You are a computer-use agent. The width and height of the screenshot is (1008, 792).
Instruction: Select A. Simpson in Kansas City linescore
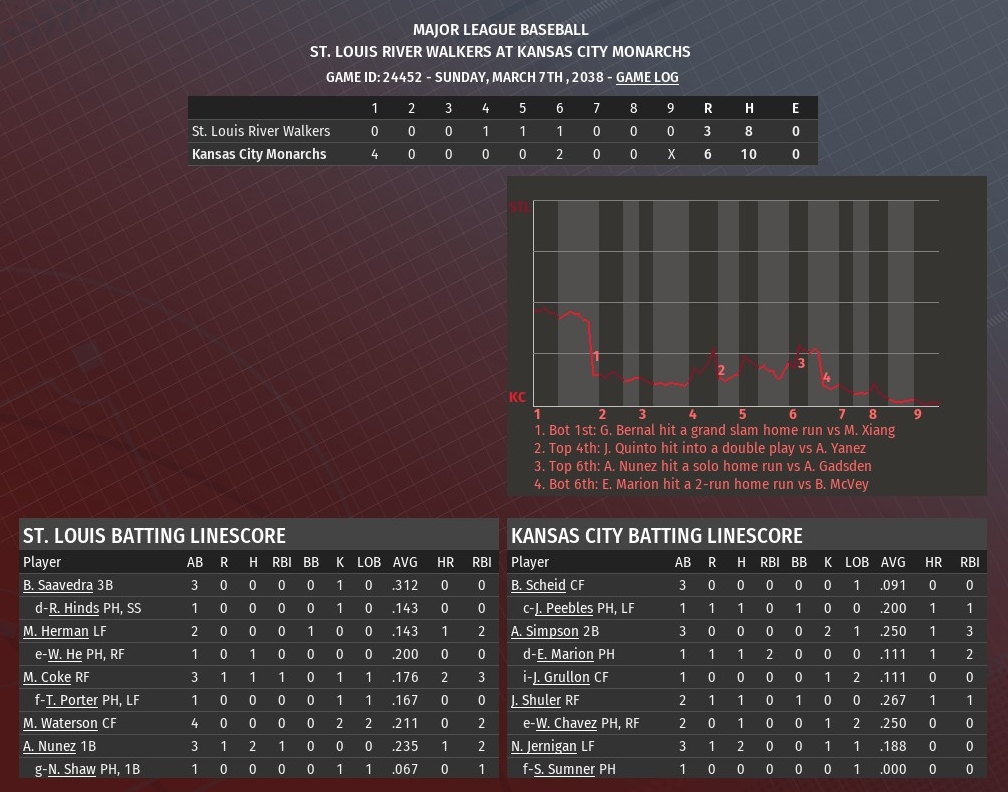(x=545, y=631)
